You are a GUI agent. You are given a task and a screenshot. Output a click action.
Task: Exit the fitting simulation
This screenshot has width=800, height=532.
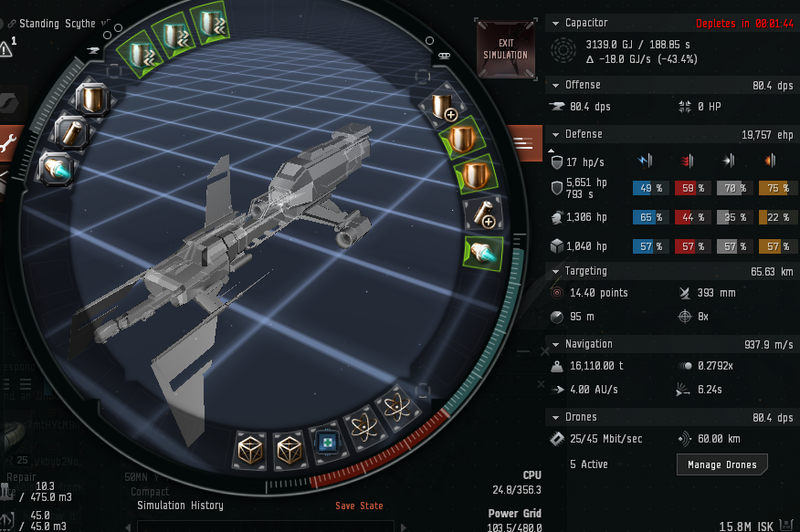pos(505,47)
